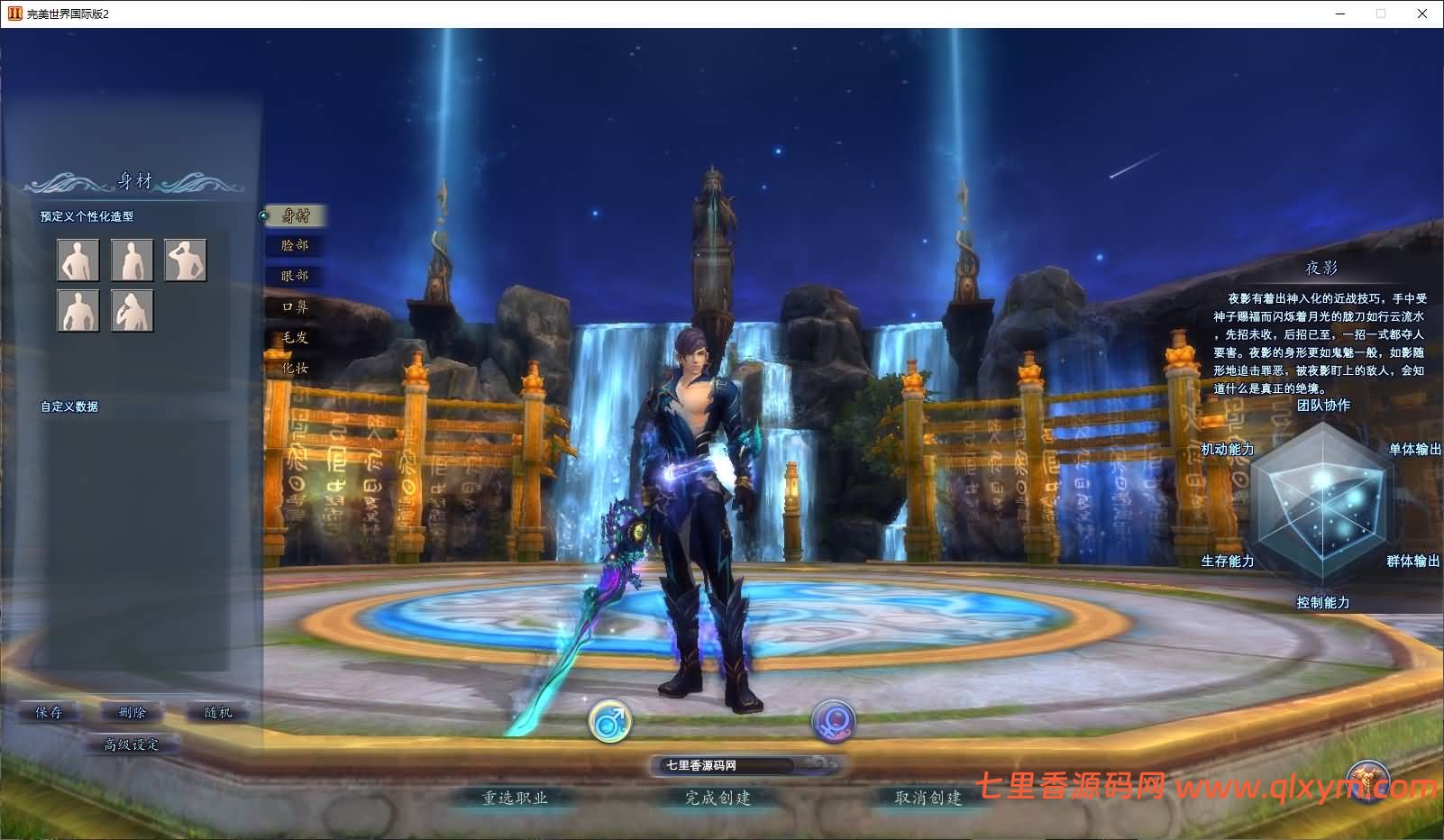Expand the 毛发 hair options
1444x840 pixels.
tap(295, 338)
